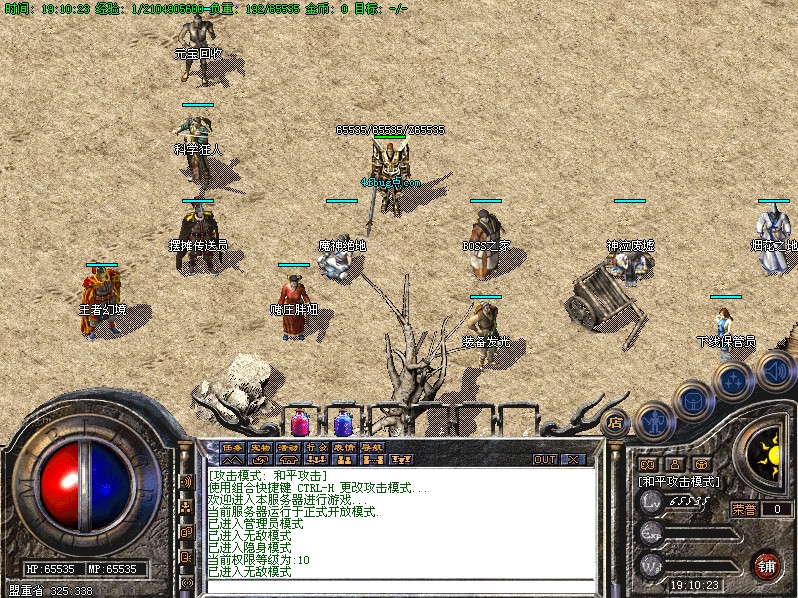Click the 宠物 pet button
Image resolution: width=798 pixels, height=598 pixels.
261,448
